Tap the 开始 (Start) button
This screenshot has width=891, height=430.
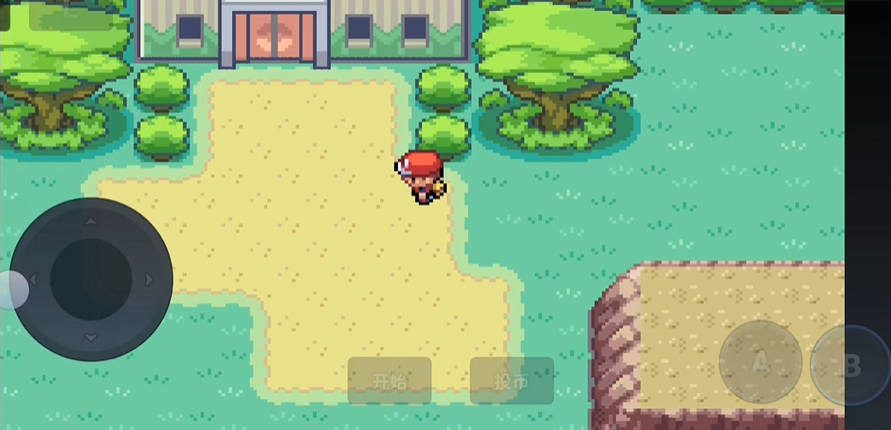coord(390,381)
